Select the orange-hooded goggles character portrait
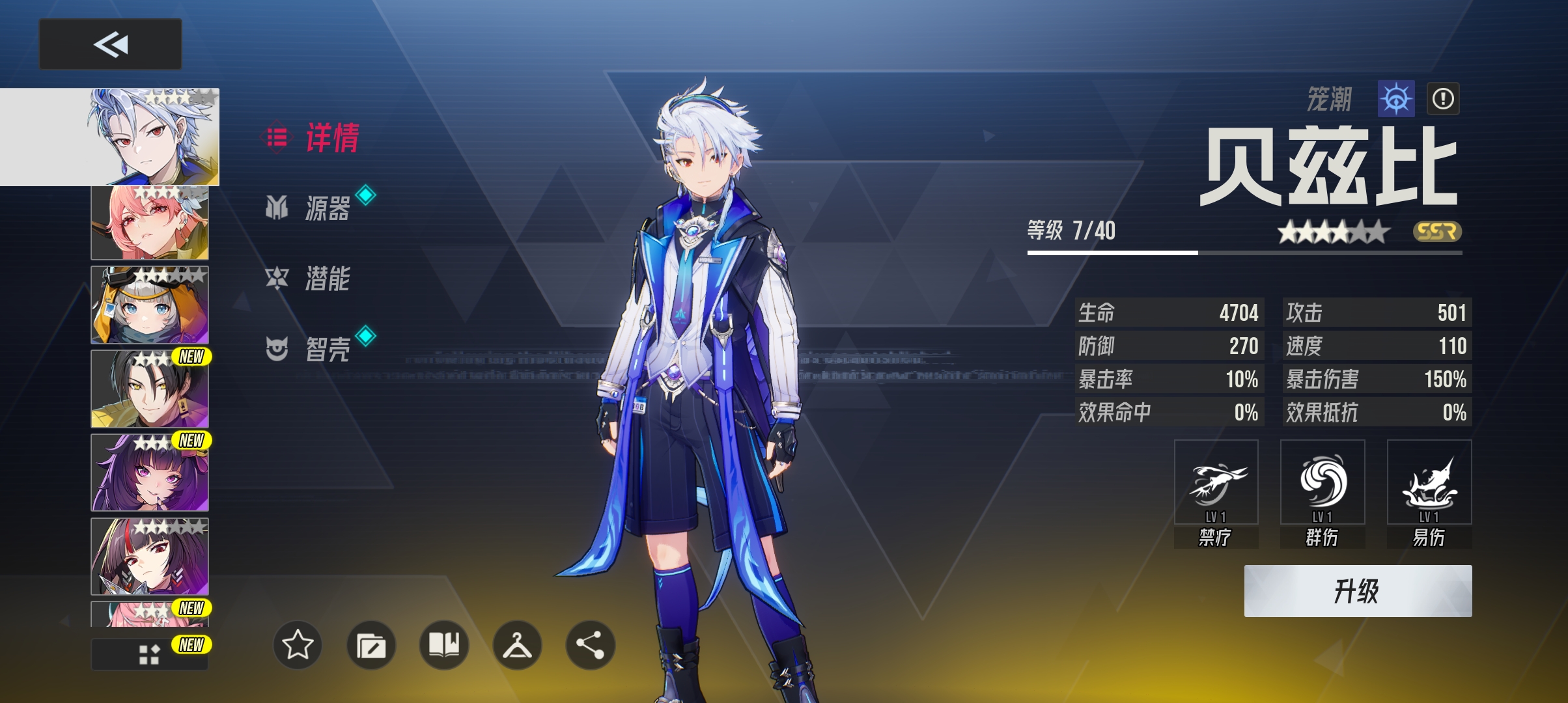This screenshot has height=703, width=1568. tap(150, 305)
